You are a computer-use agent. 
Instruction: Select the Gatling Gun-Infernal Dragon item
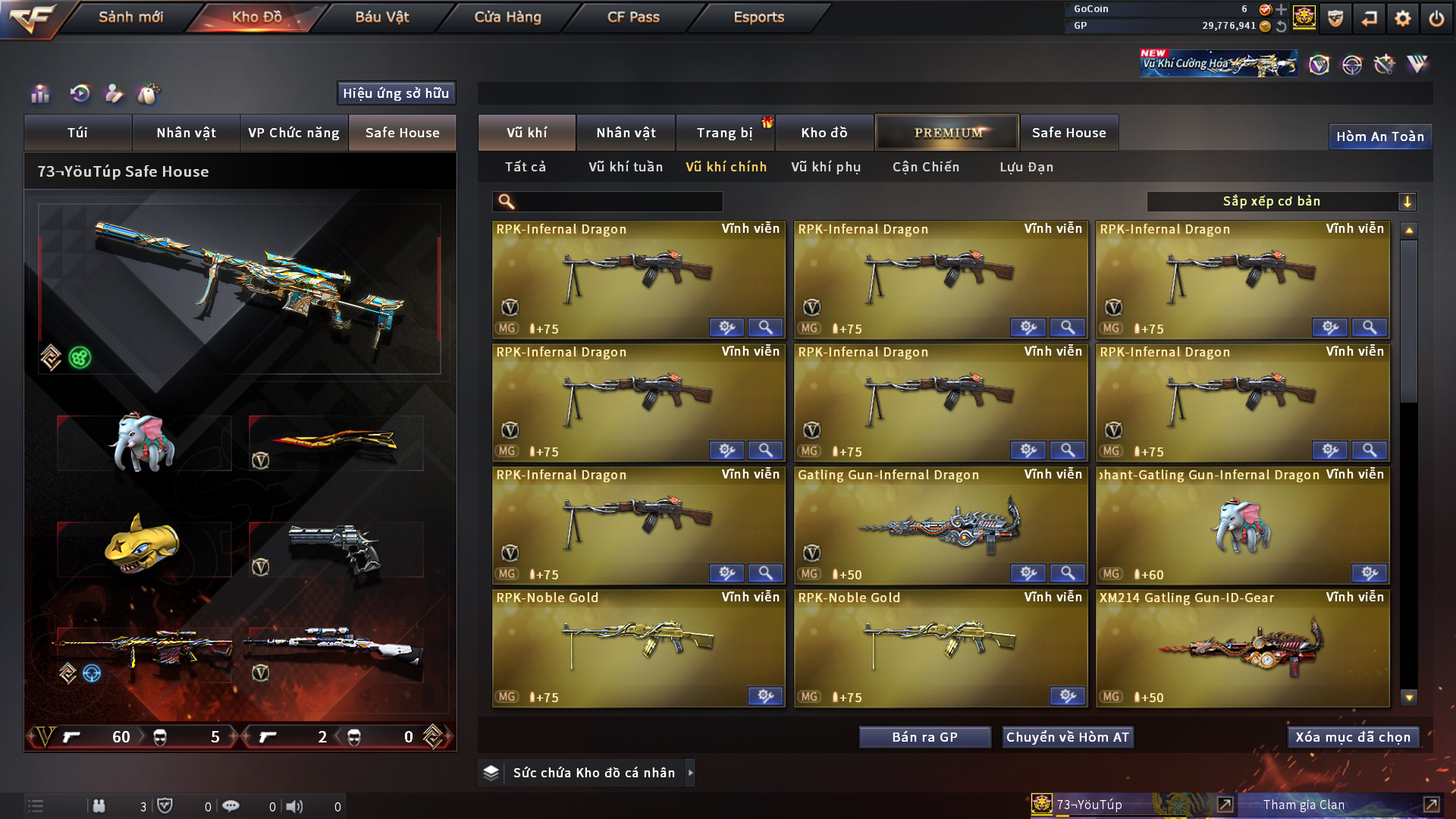940,525
